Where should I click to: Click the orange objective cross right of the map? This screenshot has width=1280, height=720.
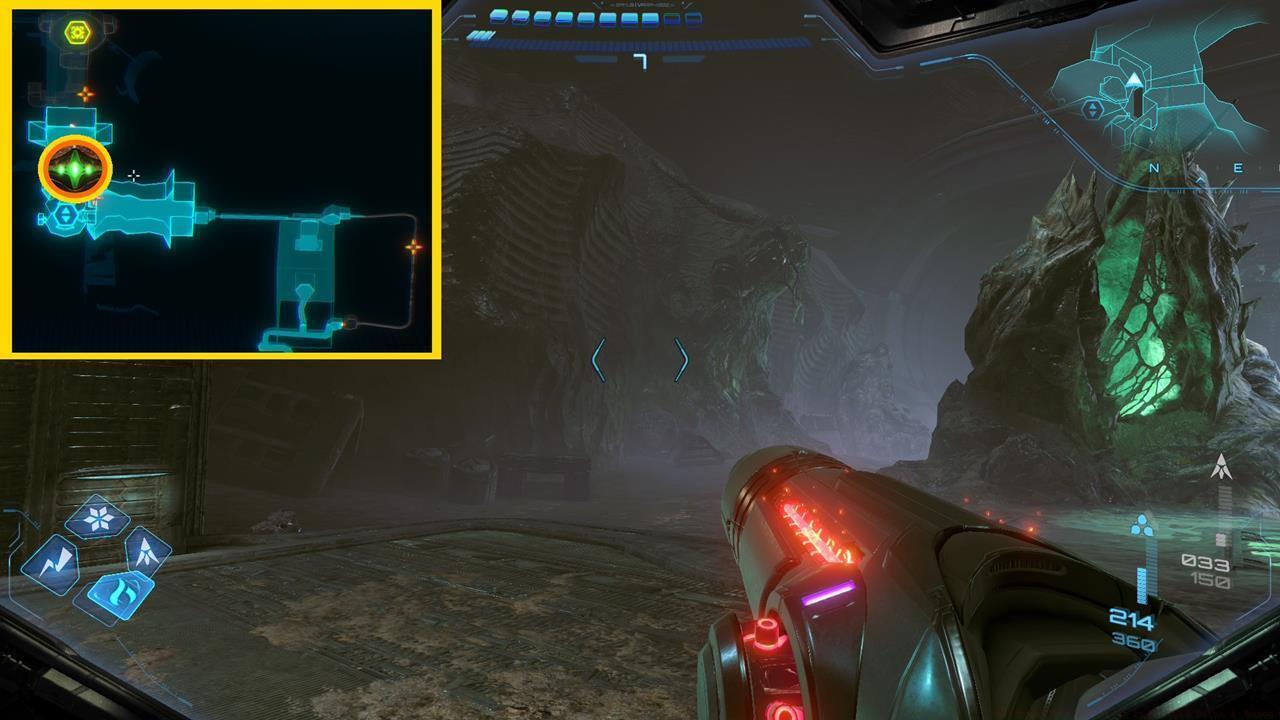click(x=414, y=247)
